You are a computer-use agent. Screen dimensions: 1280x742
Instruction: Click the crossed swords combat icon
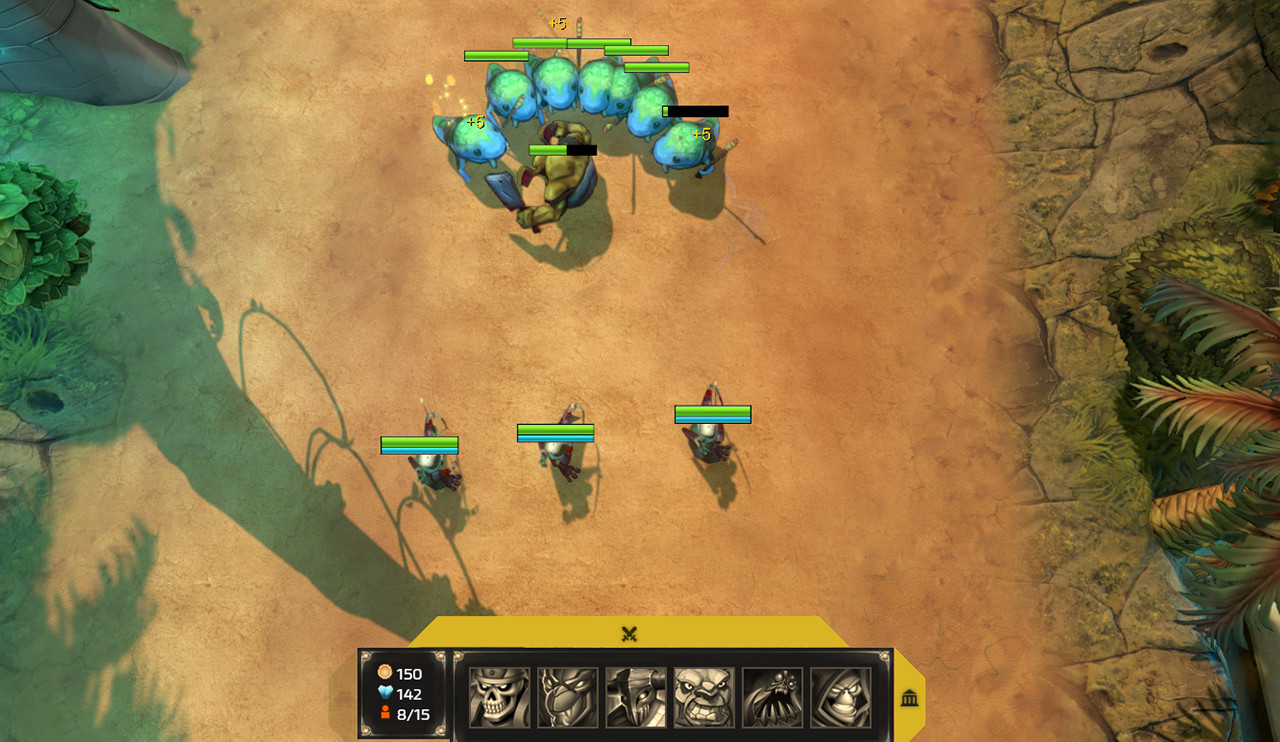tap(630, 633)
